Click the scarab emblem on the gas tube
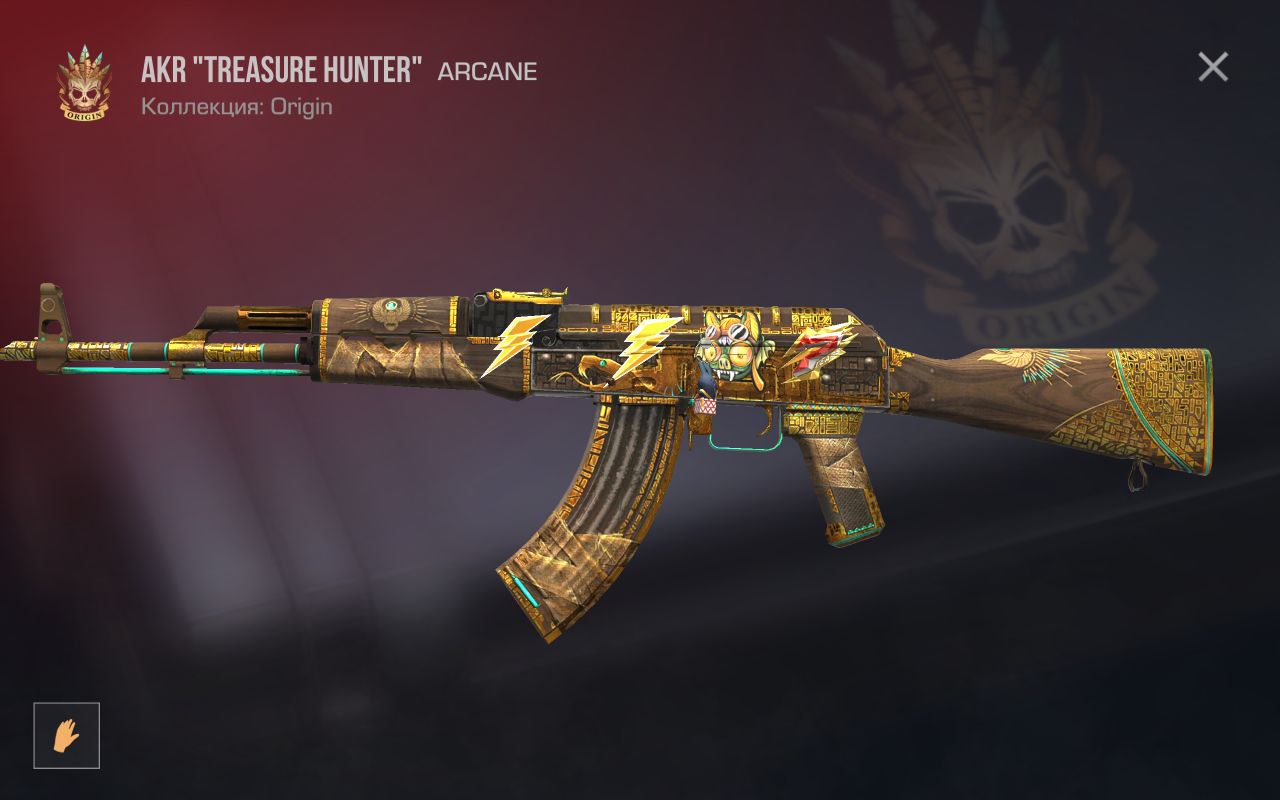1280x800 pixels. coord(392,305)
